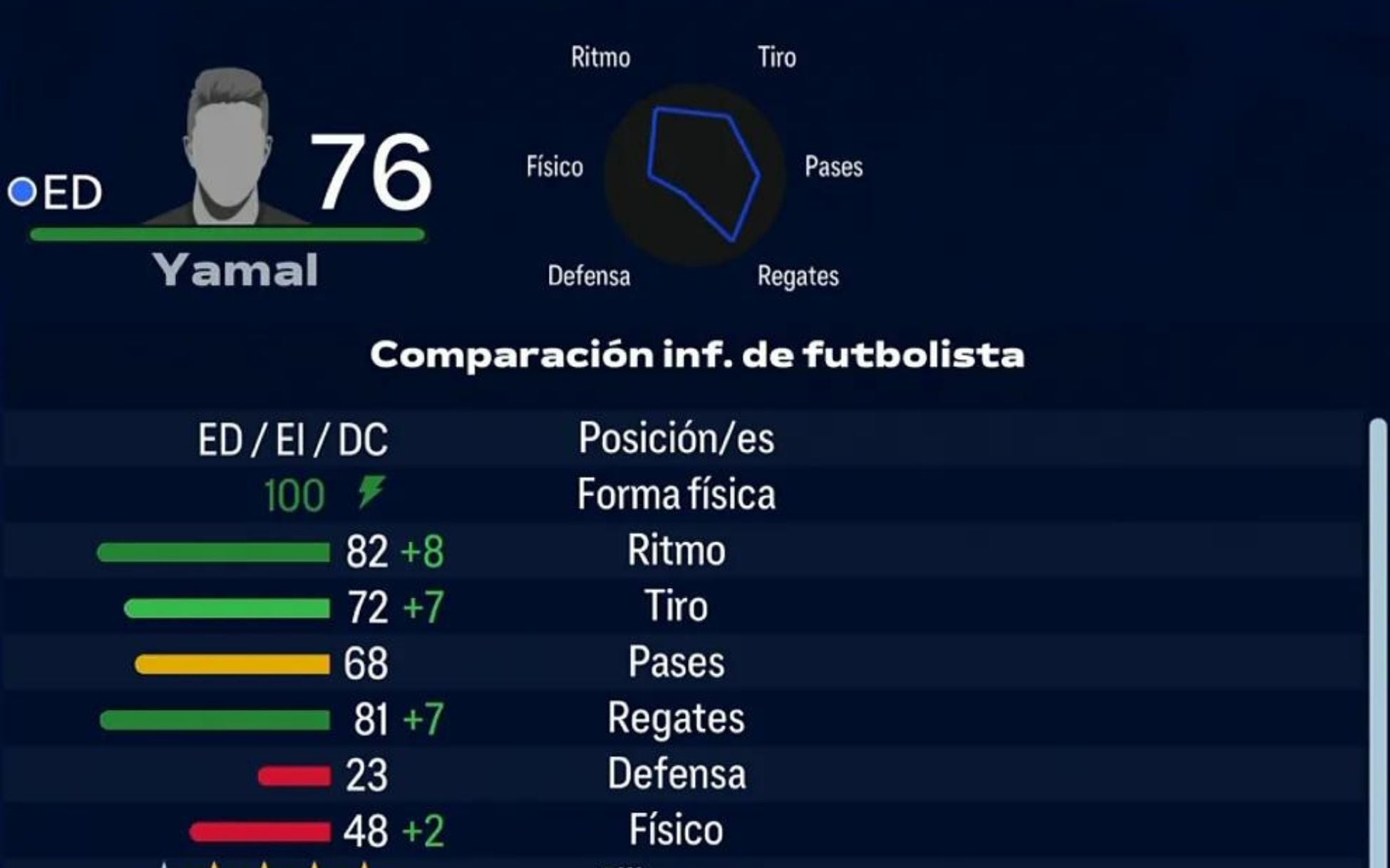The image size is (1390, 868).
Task: Click the Tiro label on the radar chart
Action: tap(775, 57)
